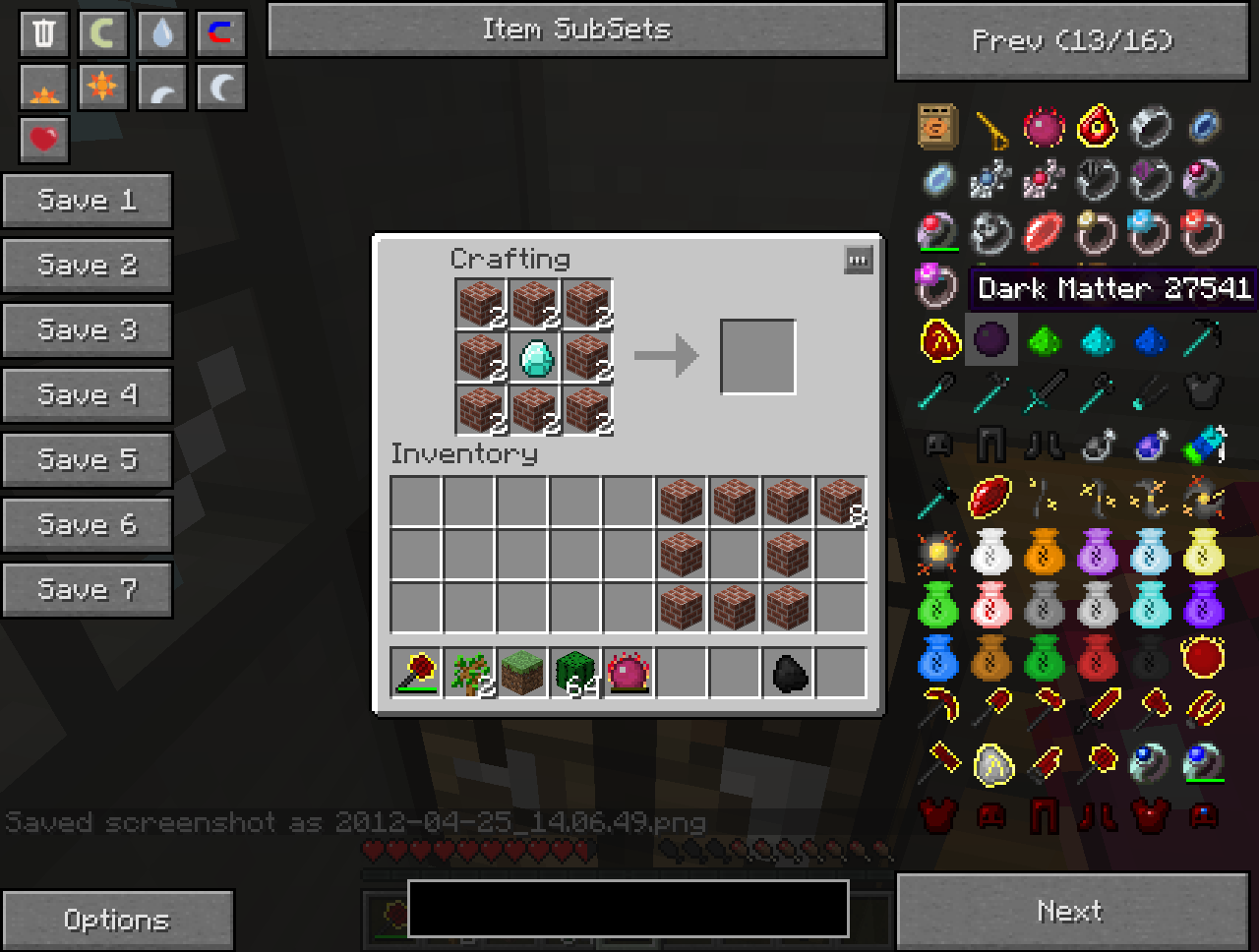
Task: Toggle rain with the water drop icon
Action: pyautogui.click(x=162, y=33)
